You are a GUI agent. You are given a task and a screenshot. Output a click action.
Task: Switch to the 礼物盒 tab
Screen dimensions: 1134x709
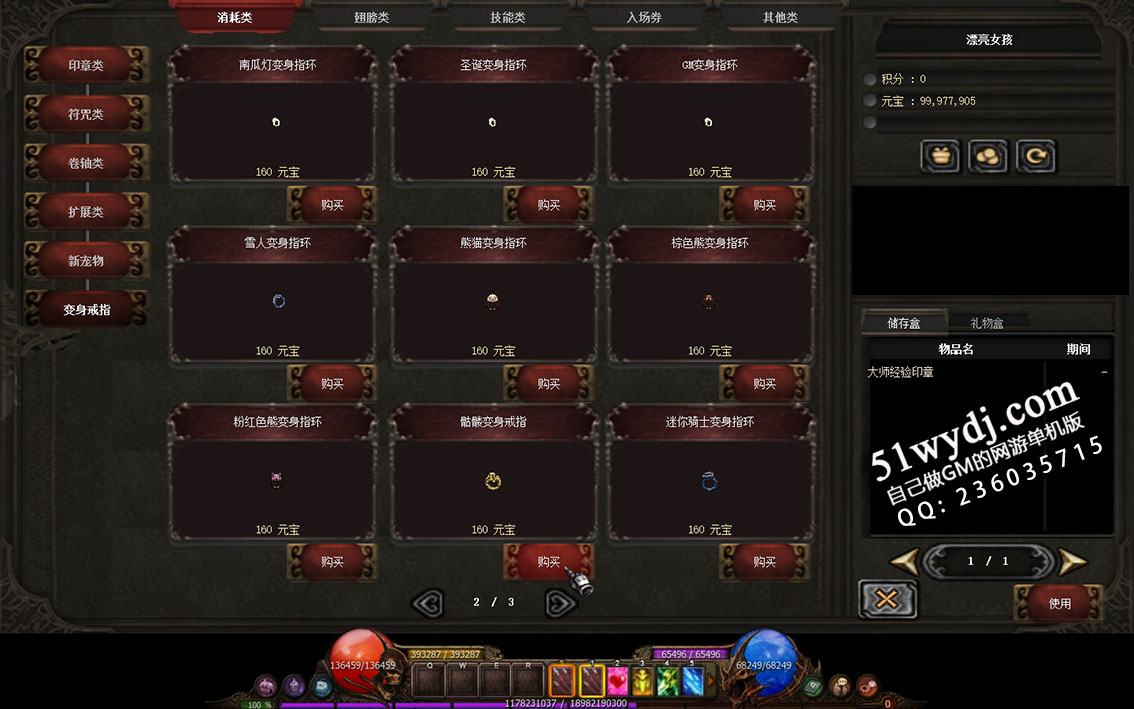[x=987, y=323]
